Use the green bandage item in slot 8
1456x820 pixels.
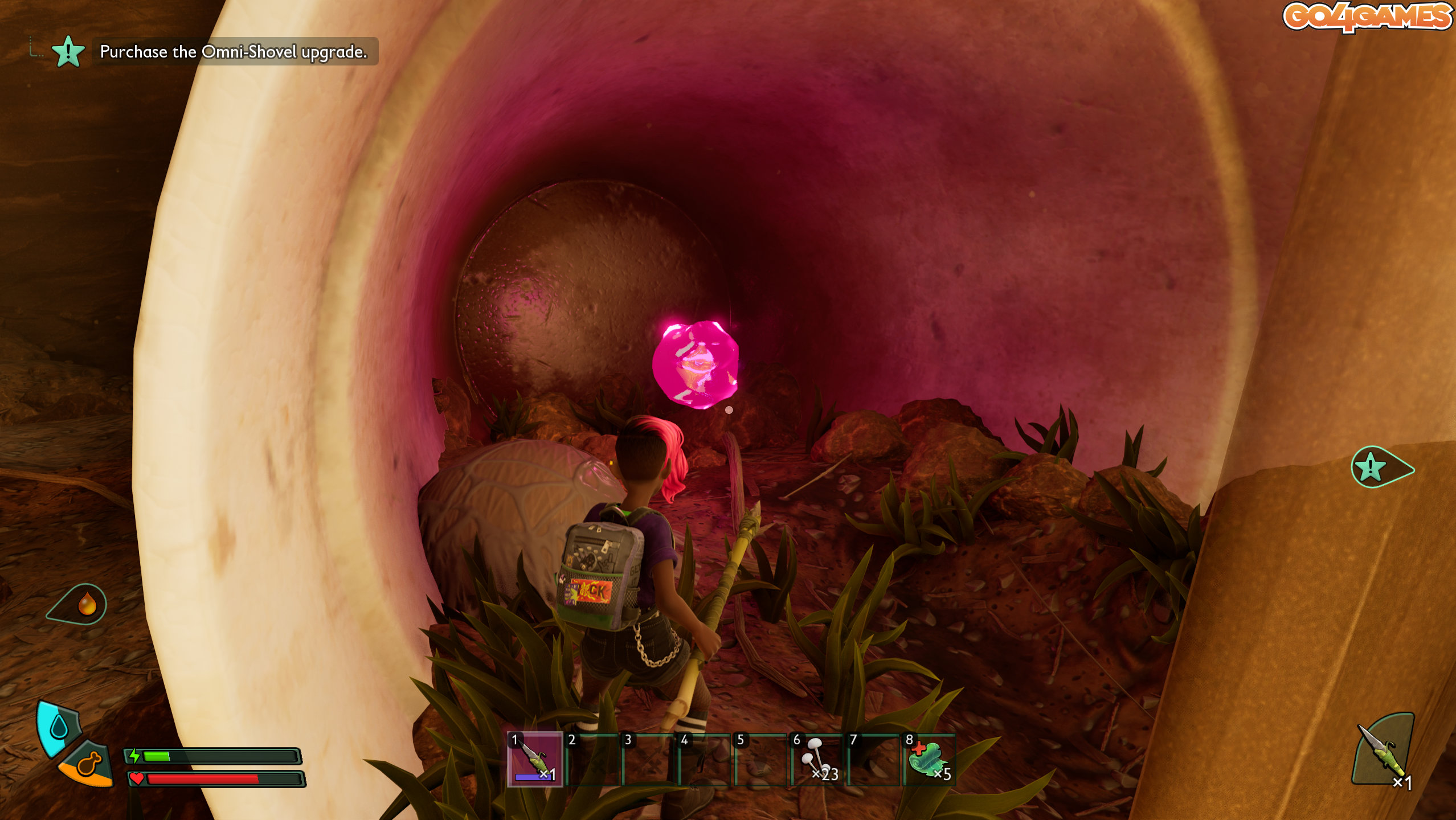[929, 759]
